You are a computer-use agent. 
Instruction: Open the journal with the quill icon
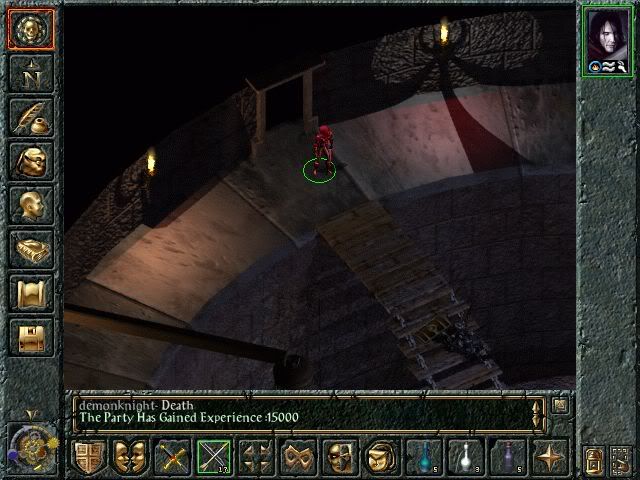tap(30, 116)
